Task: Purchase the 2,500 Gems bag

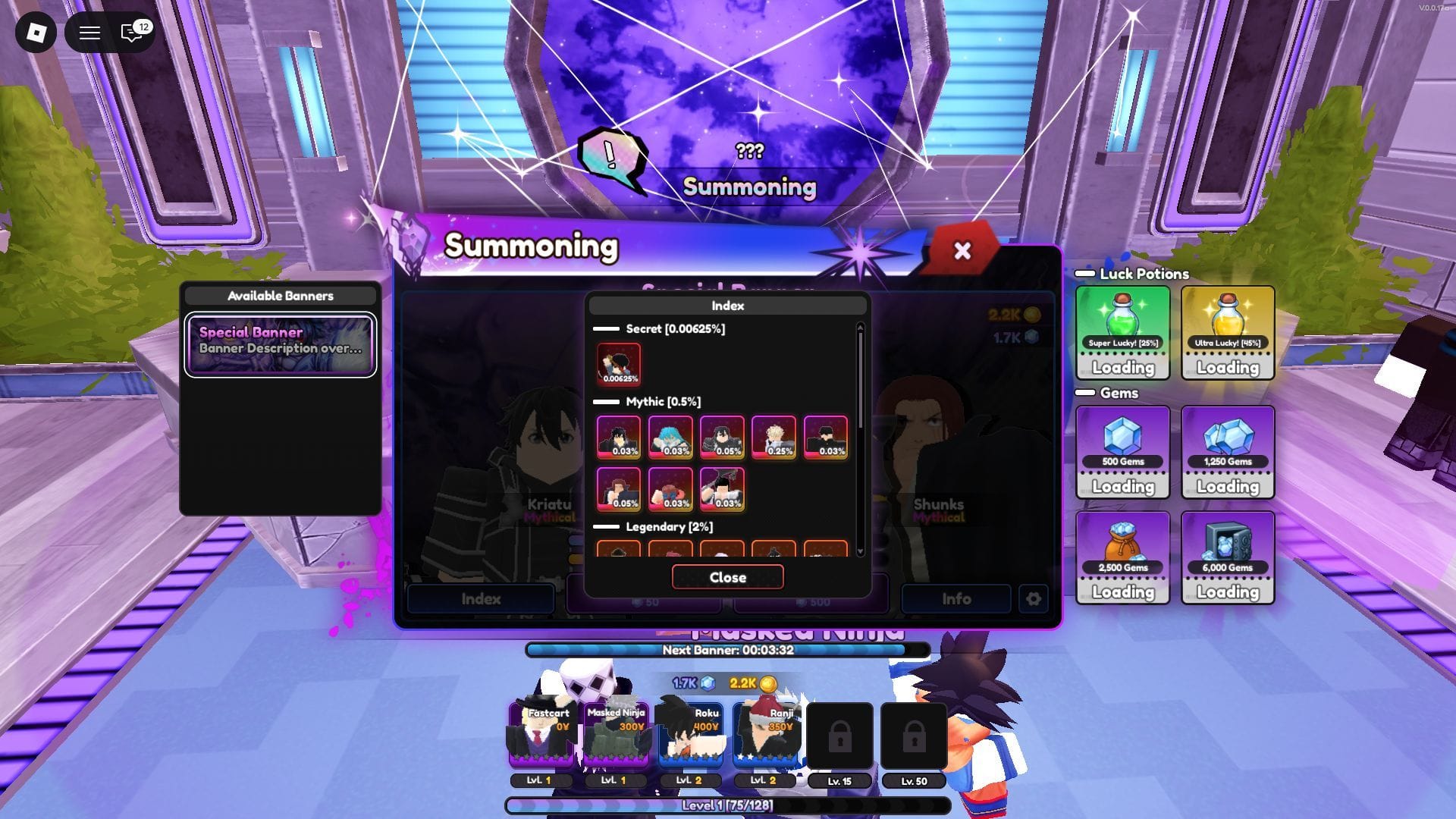Action: tap(1122, 557)
